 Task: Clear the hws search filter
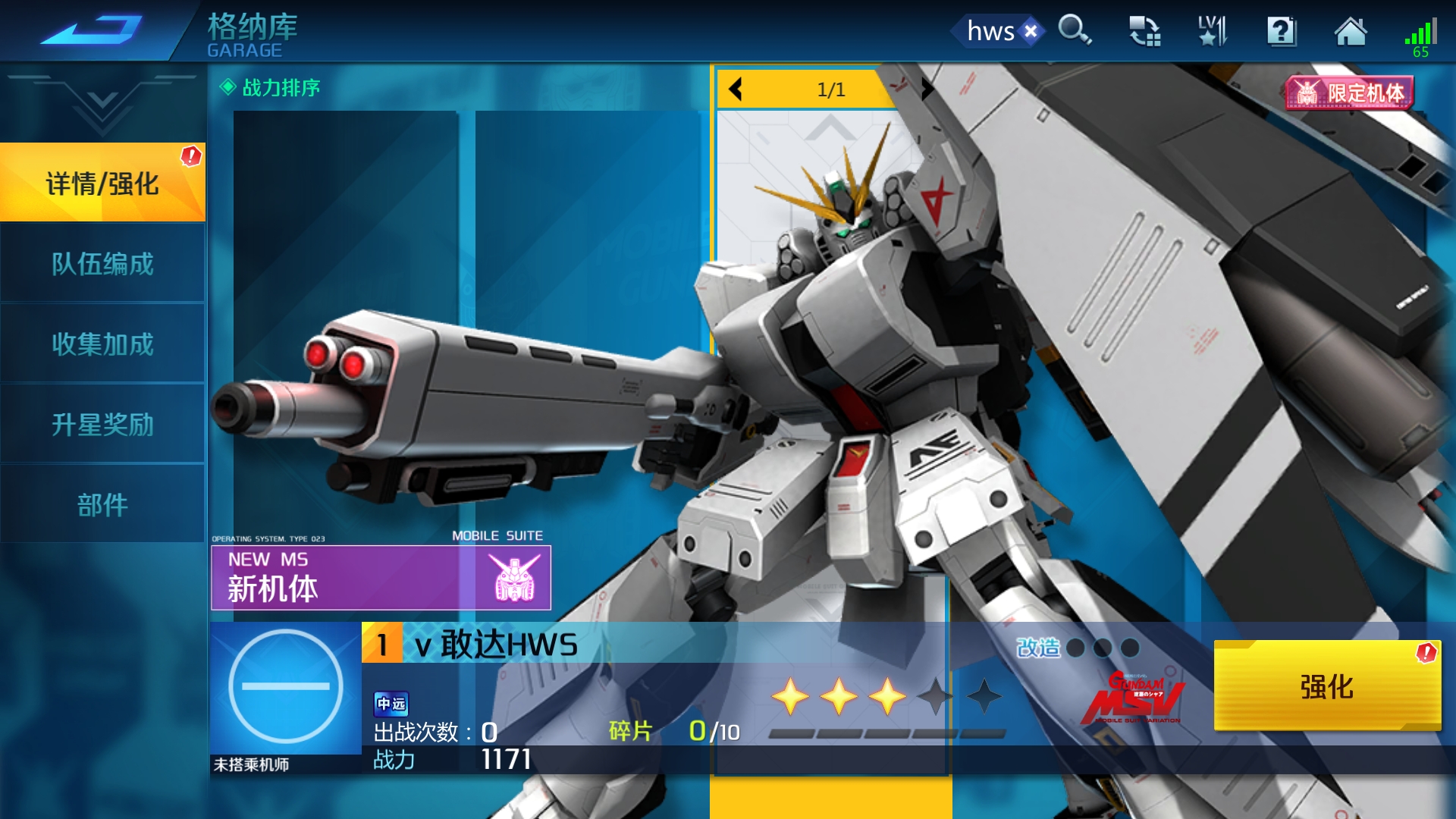(1031, 31)
